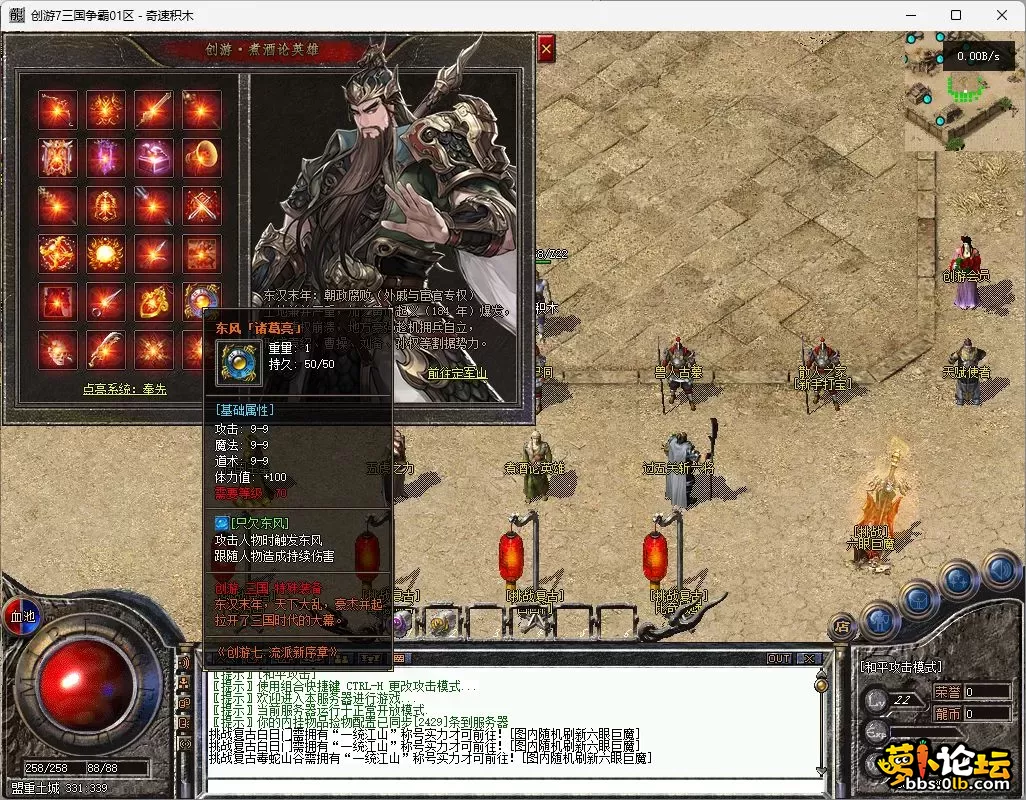Open the 血池 blood pool button
Screen dimensions: 1026x800
22,616
